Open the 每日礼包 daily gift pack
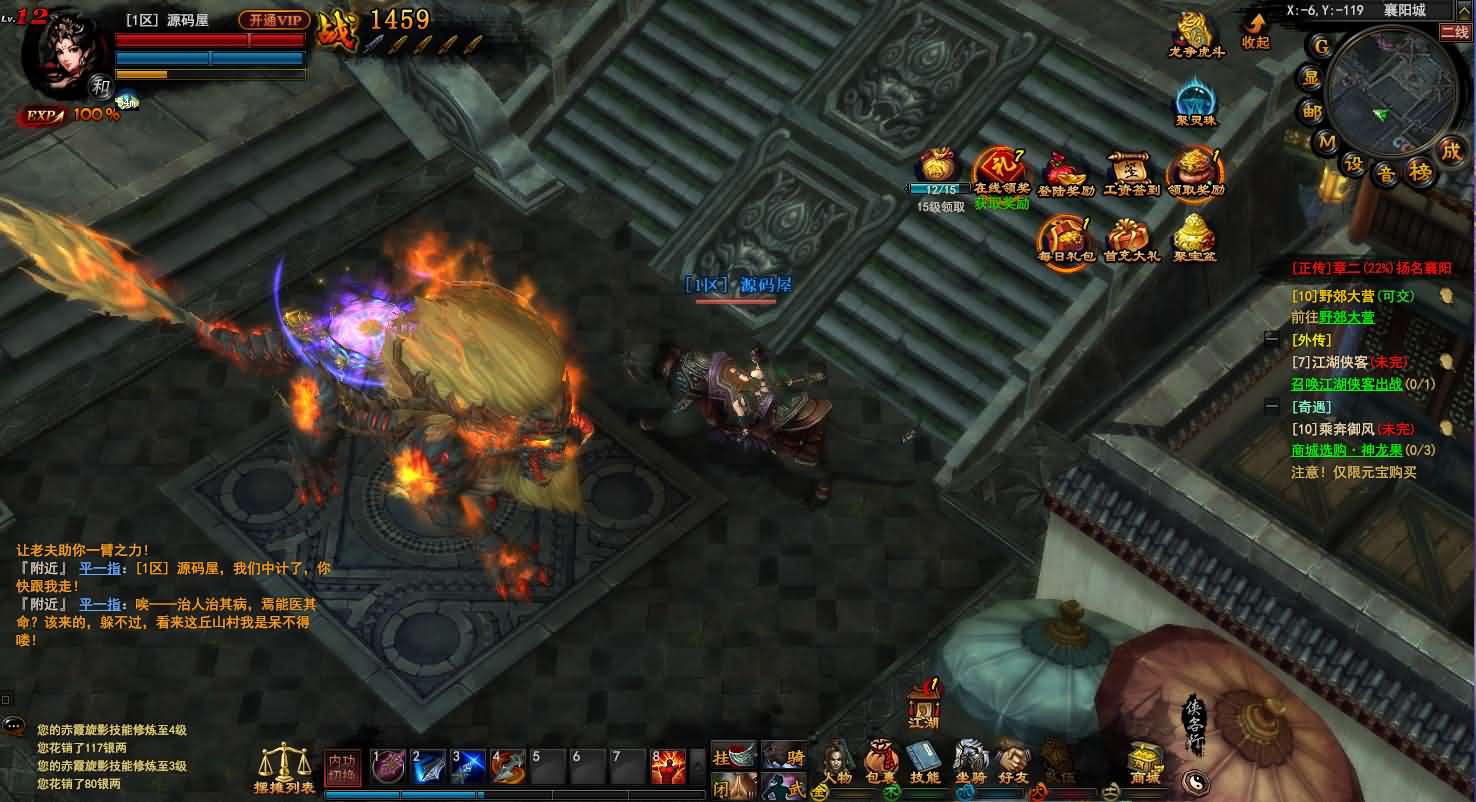Viewport: 1476px width, 802px height. coord(1060,238)
